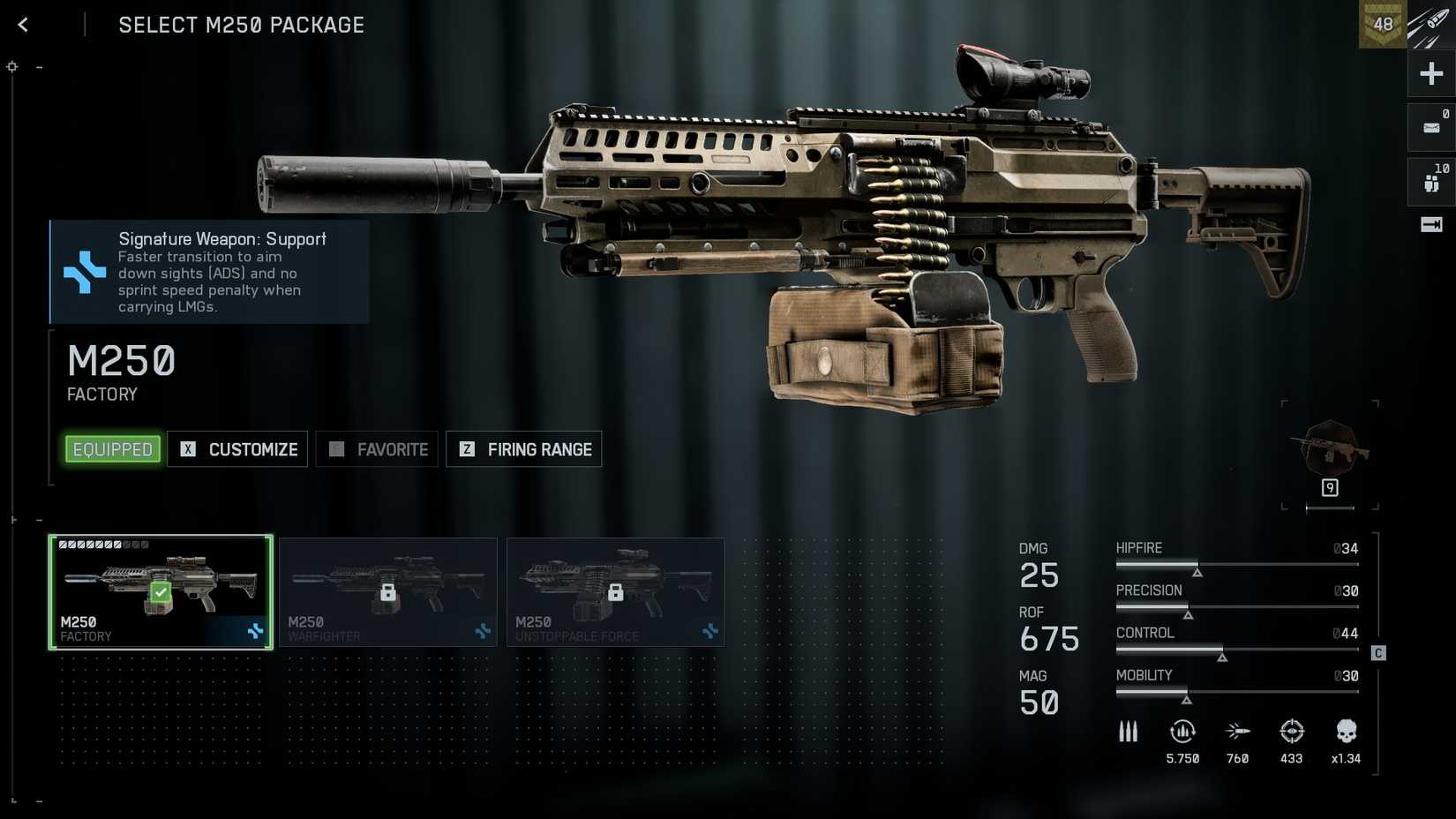Select the plus icon on right sidebar

pos(1430,73)
